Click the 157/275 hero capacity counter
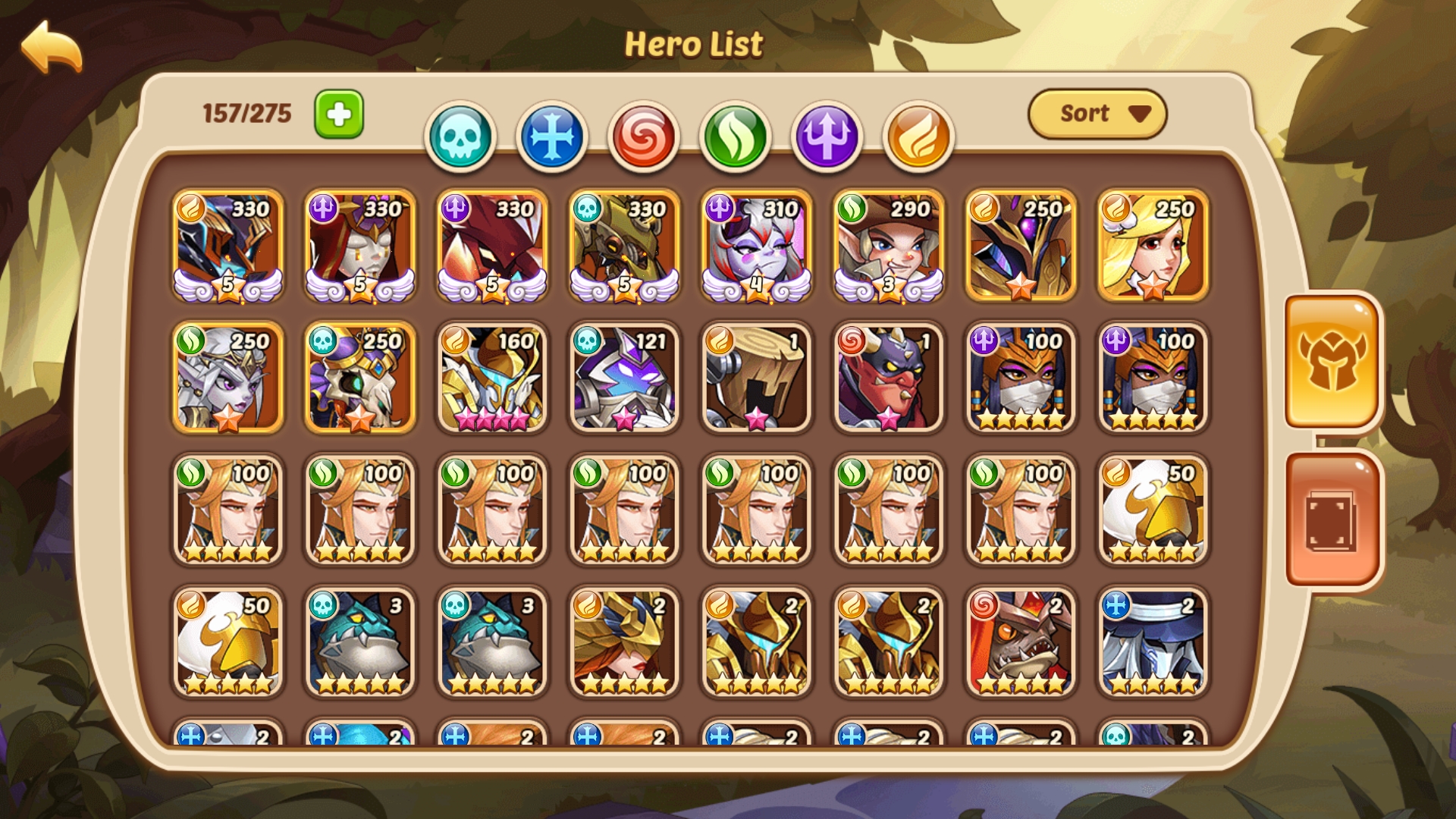Image resolution: width=1456 pixels, height=819 pixels. click(246, 112)
